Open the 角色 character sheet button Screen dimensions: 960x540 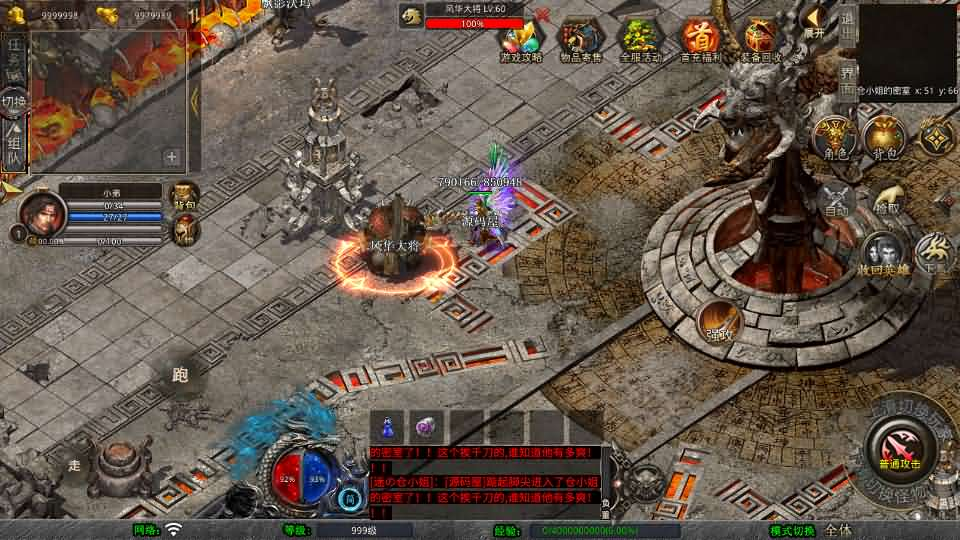pos(836,138)
